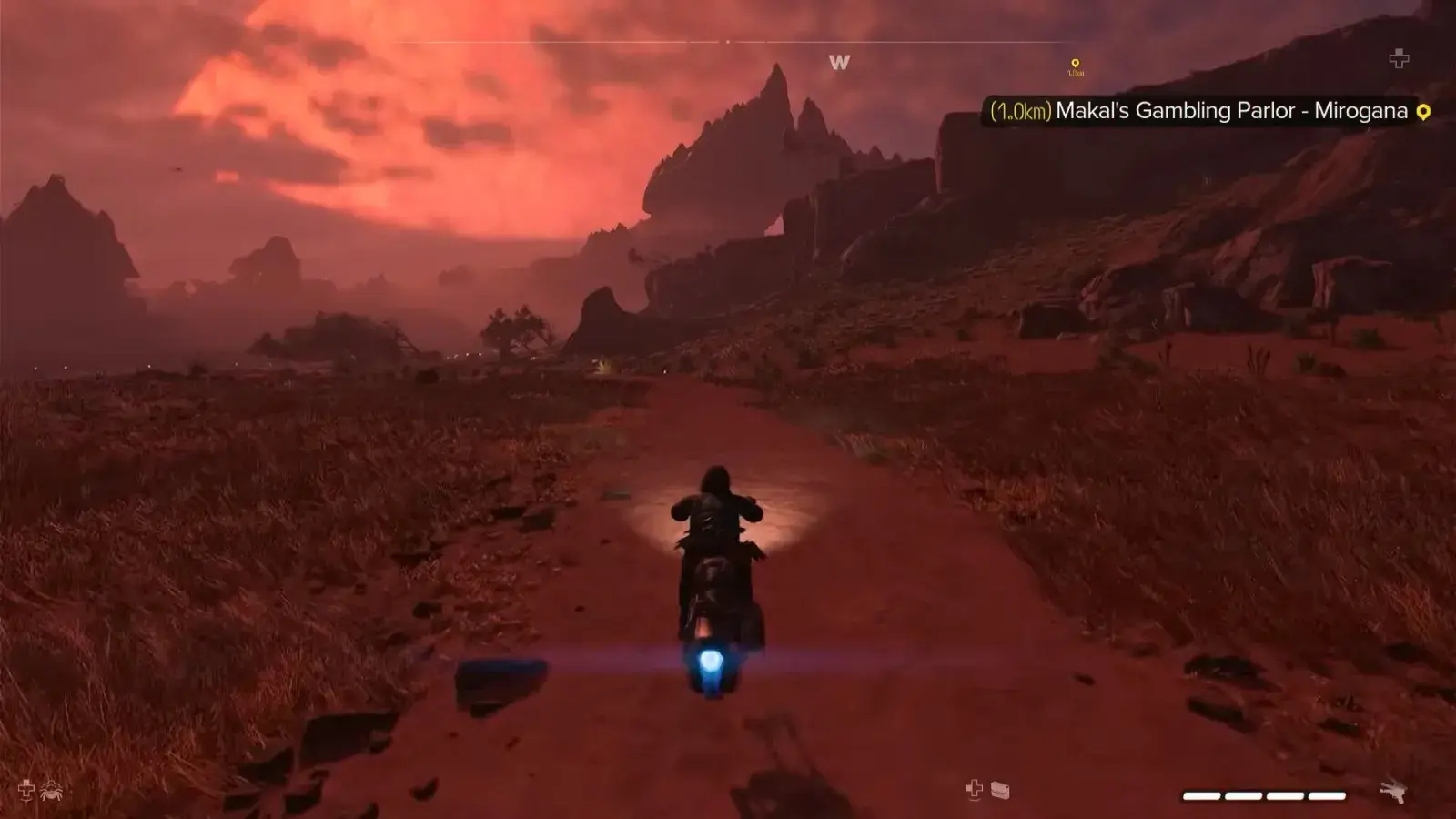Click the W heading on the compass
Viewport: 1456px width, 819px height.
839,62
